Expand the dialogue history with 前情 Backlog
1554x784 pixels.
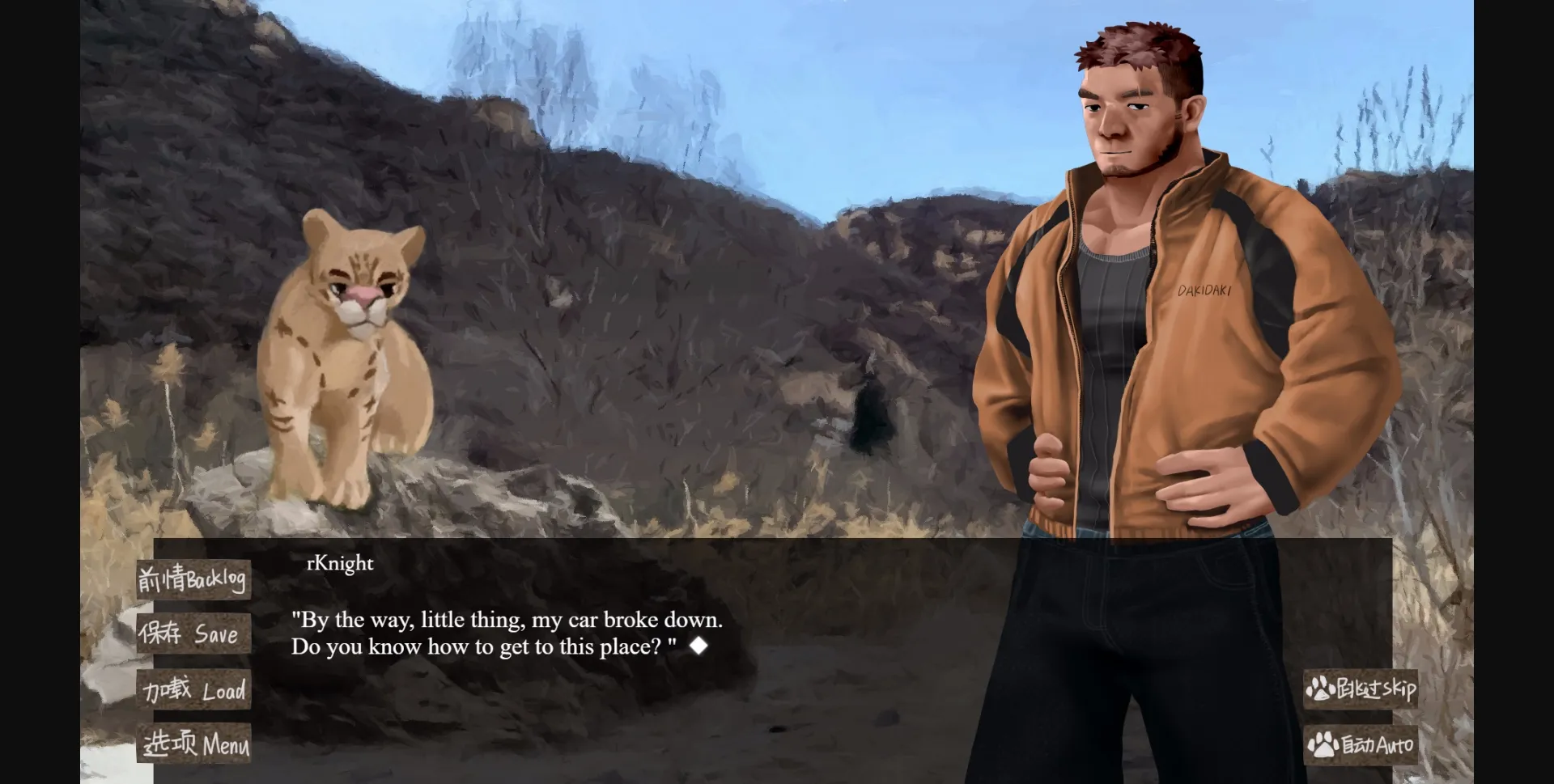pyautogui.click(x=194, y=578)
